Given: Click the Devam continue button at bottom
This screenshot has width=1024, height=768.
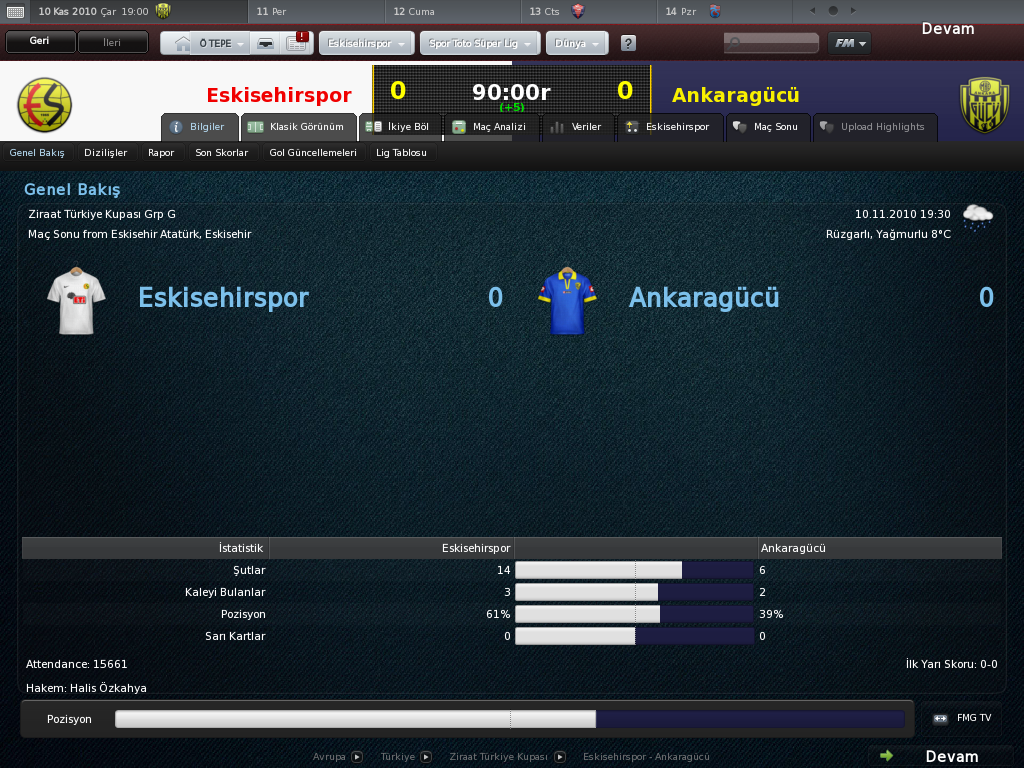Looking at the screenshot, I should point(940,756).
